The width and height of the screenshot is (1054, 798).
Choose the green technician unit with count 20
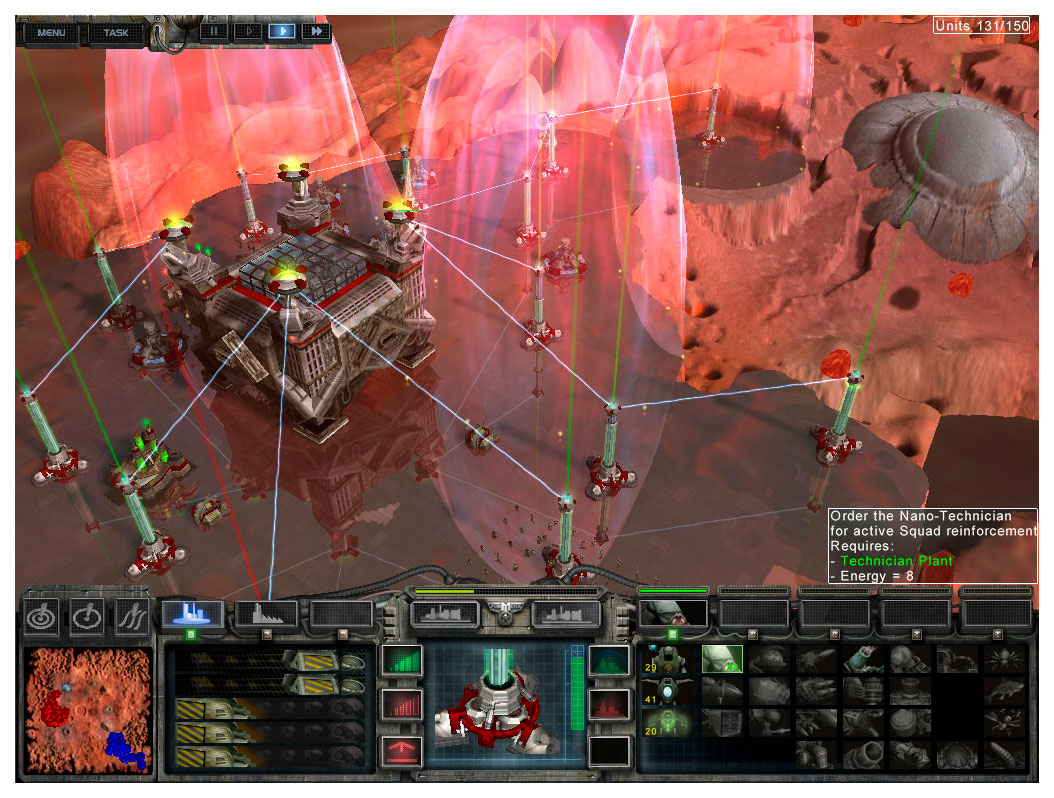666,722
